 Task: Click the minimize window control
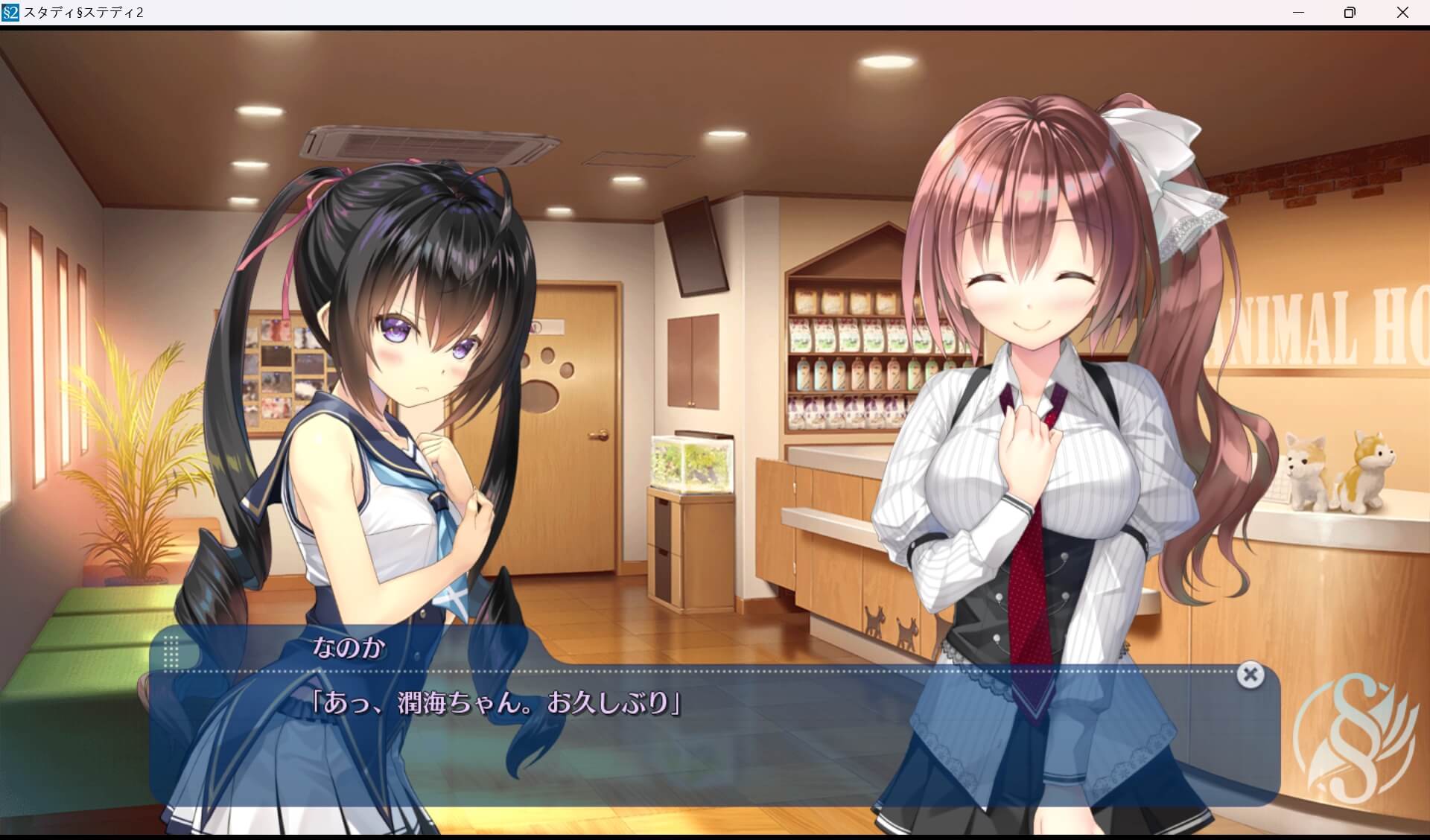(x=1300, y=12)
